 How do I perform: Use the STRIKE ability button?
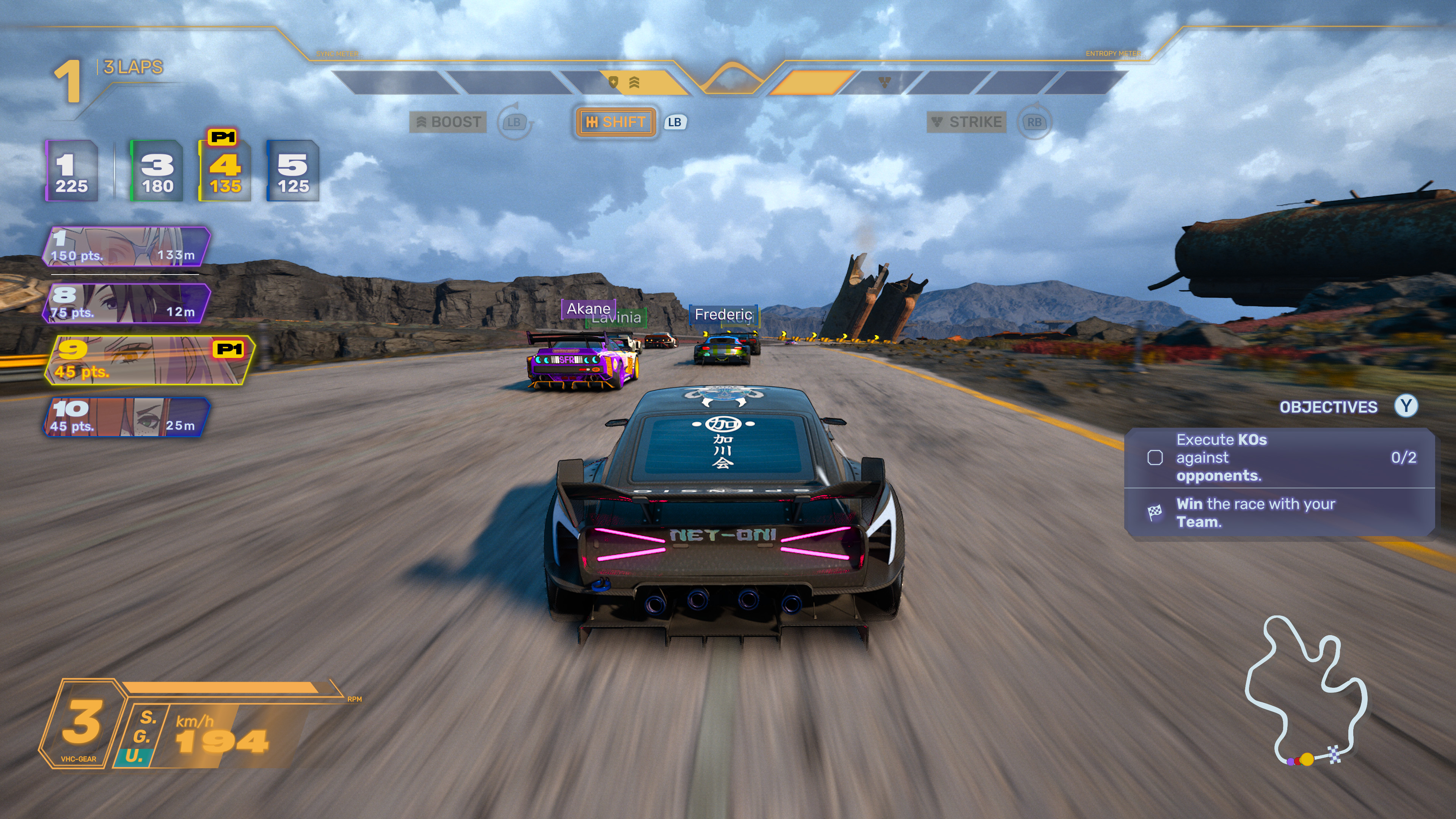(967, 122)
